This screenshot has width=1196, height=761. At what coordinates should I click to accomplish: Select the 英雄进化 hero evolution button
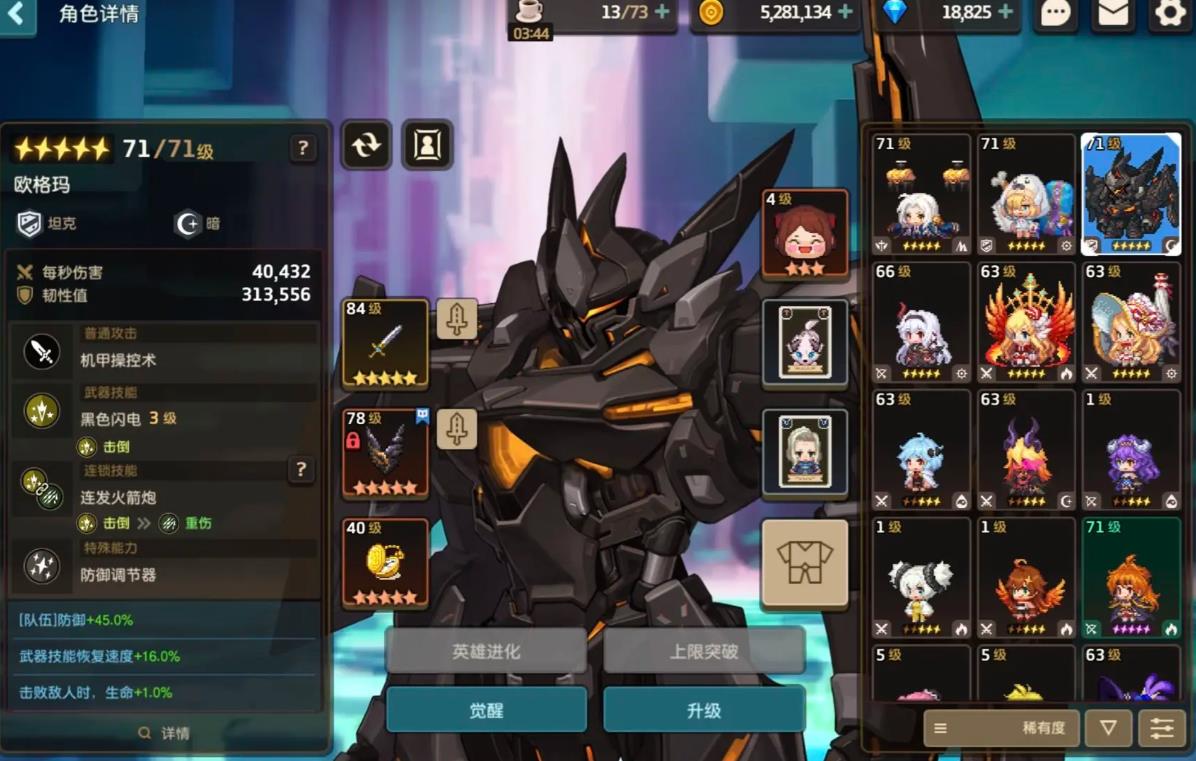click(x=486, y=652)
